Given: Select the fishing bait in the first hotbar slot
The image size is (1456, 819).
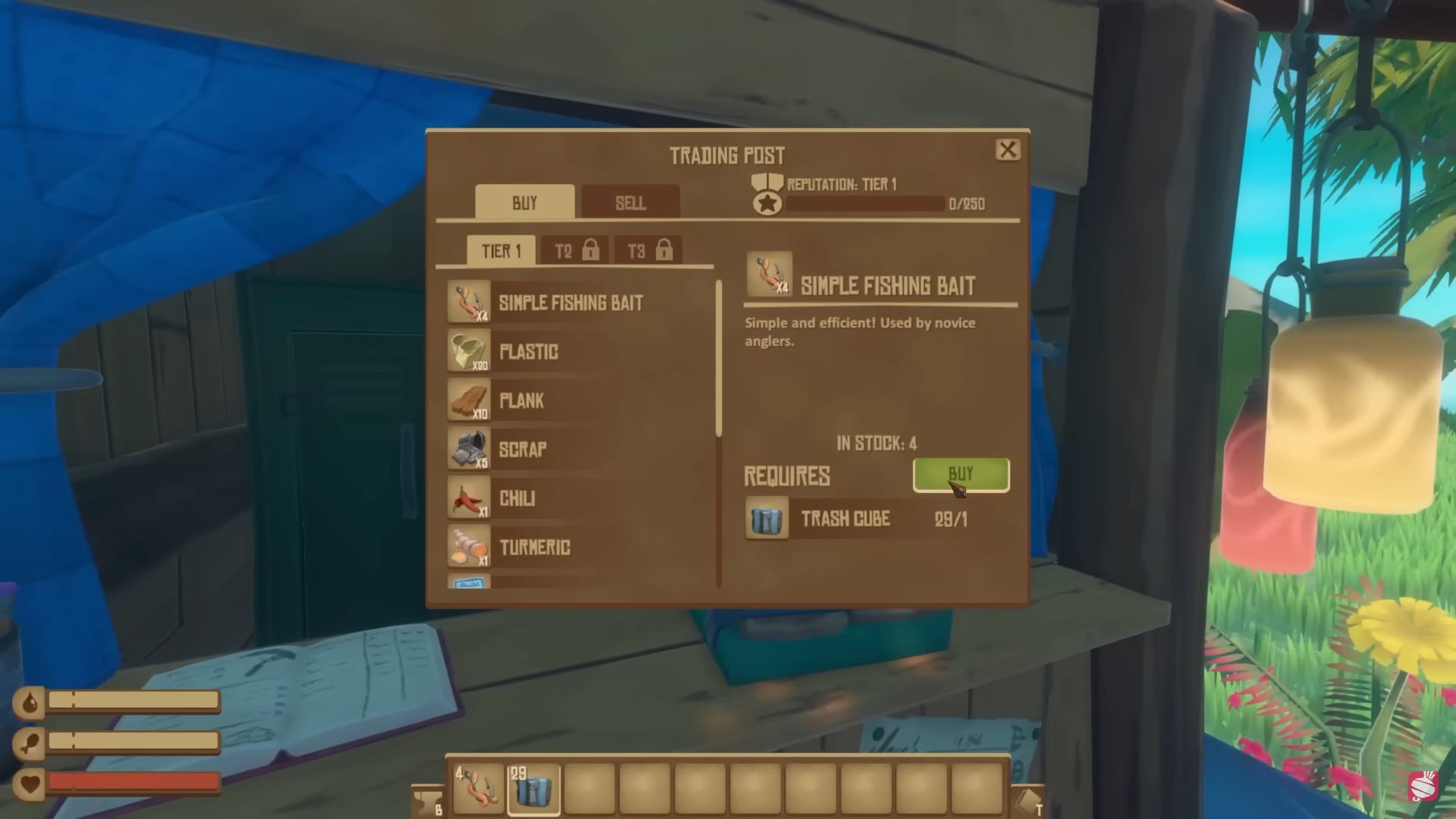Looking at the screenshot, I should 478,786.
